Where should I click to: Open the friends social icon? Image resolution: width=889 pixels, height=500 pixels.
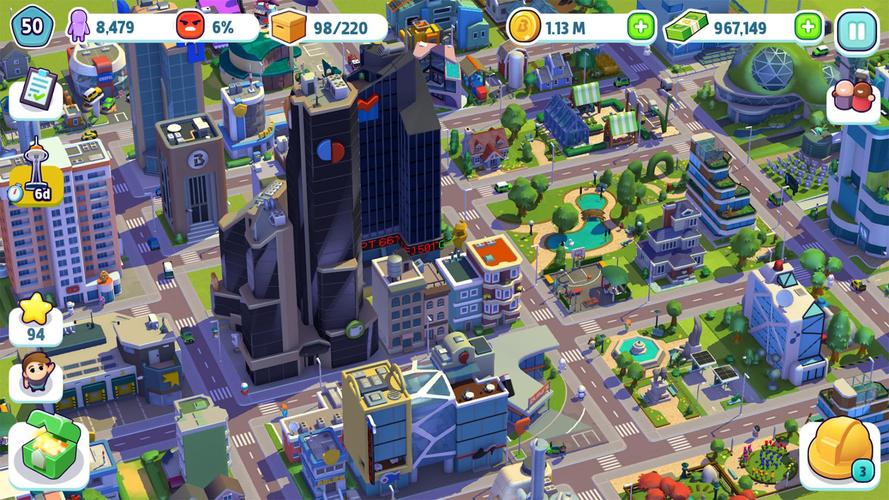pyautogui.click(x=853, y=99)
